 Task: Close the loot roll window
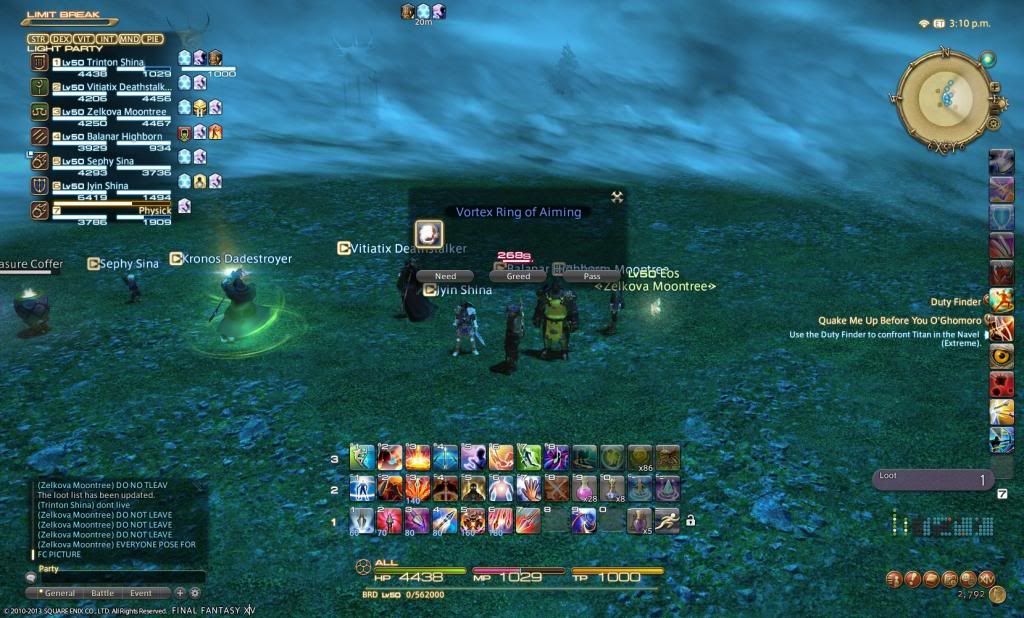617,197
